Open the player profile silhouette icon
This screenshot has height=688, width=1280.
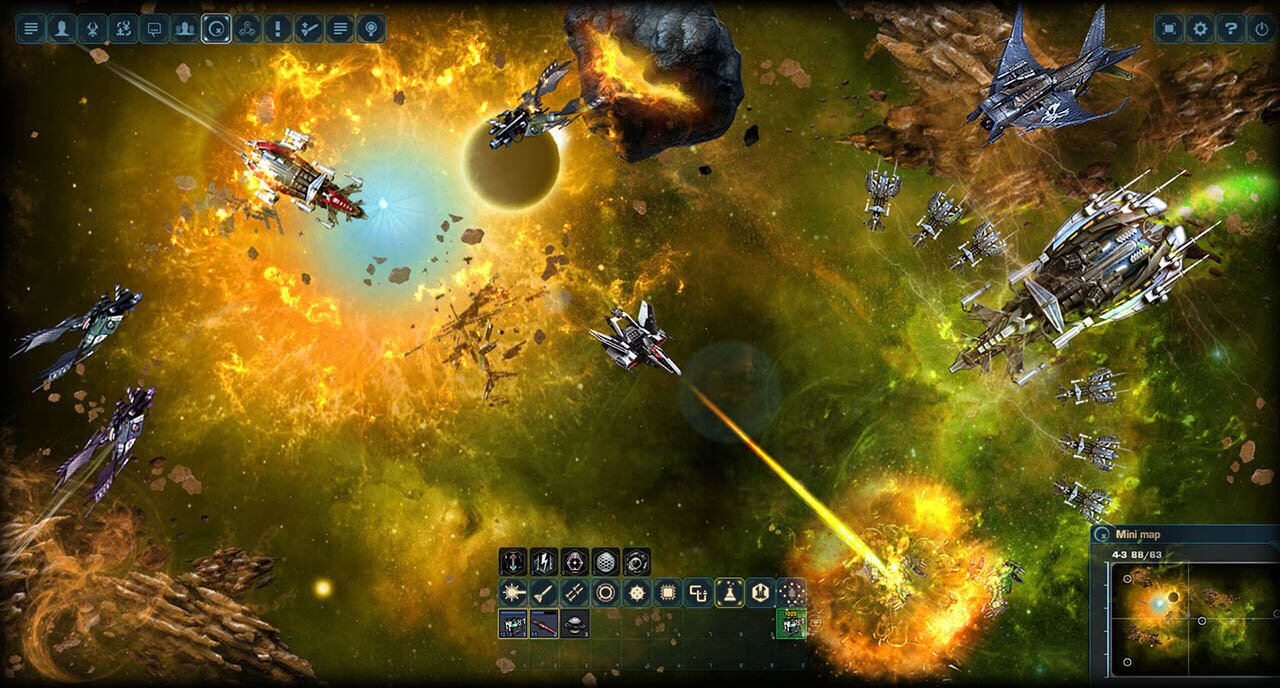pos(62,28)
